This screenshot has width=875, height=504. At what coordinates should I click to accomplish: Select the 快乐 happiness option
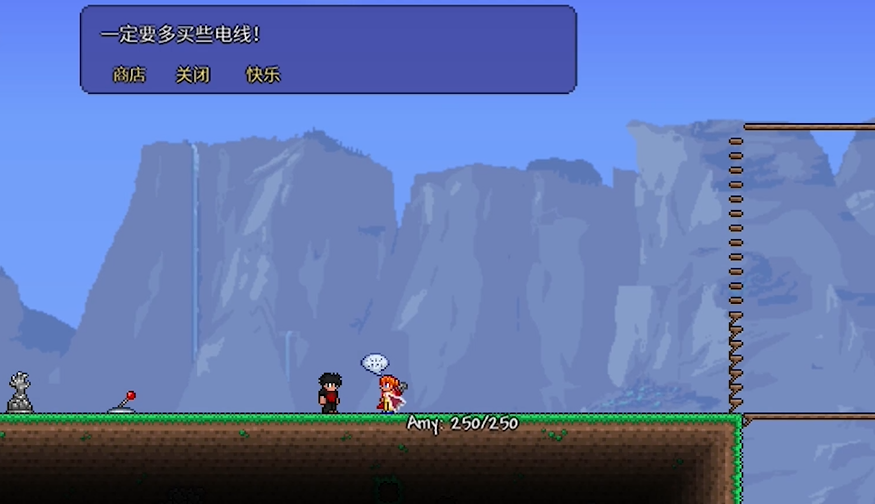click(263, 75)
